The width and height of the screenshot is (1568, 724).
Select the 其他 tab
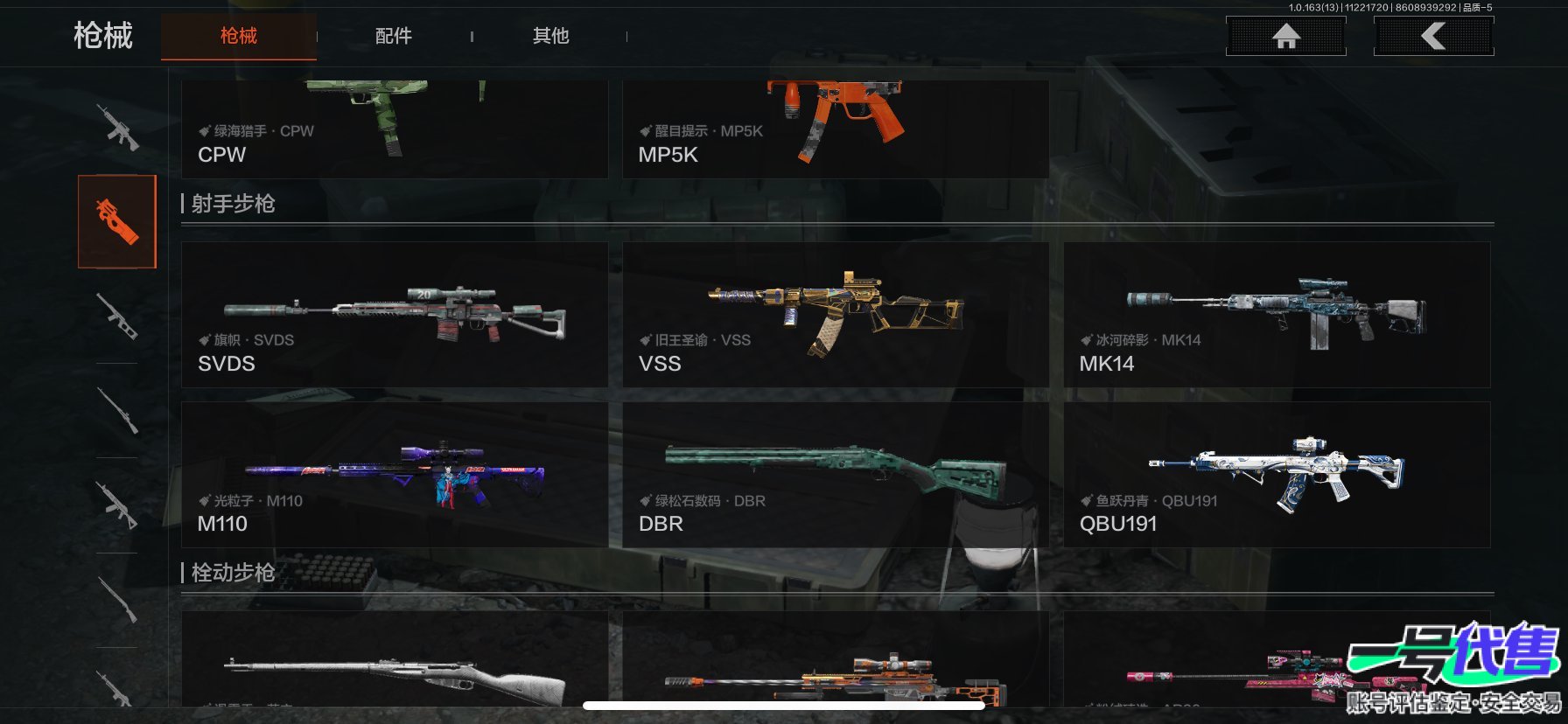[550, 36]
